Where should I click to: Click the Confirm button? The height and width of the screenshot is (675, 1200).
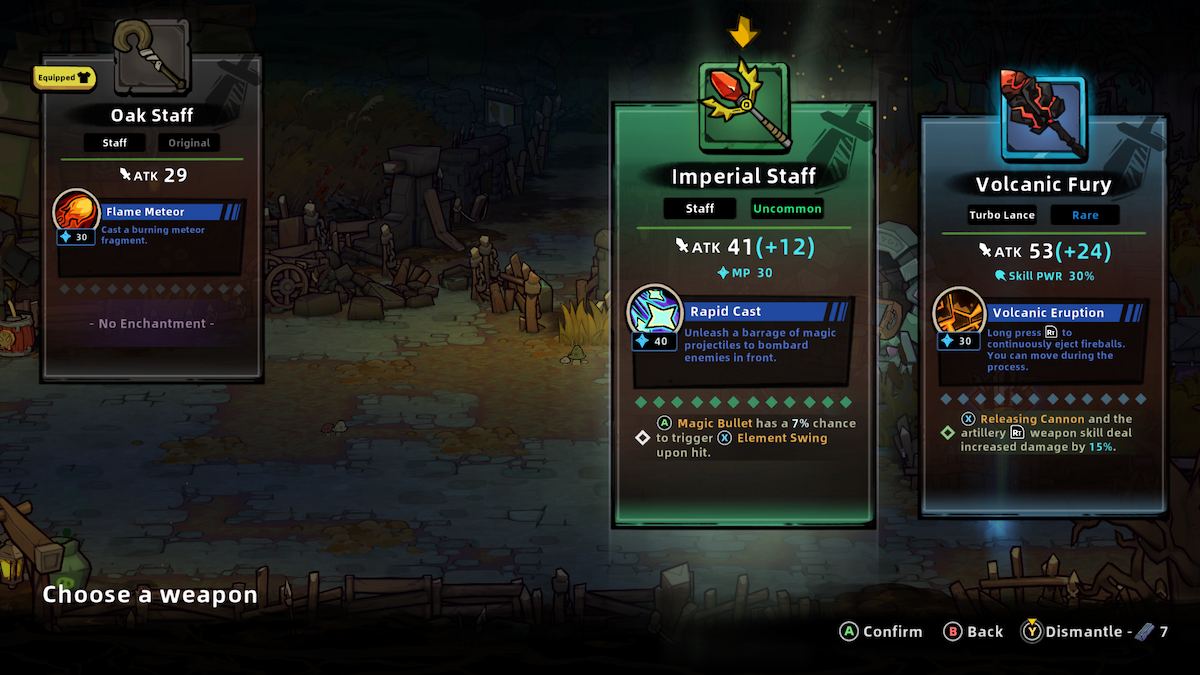pos(881,631)
